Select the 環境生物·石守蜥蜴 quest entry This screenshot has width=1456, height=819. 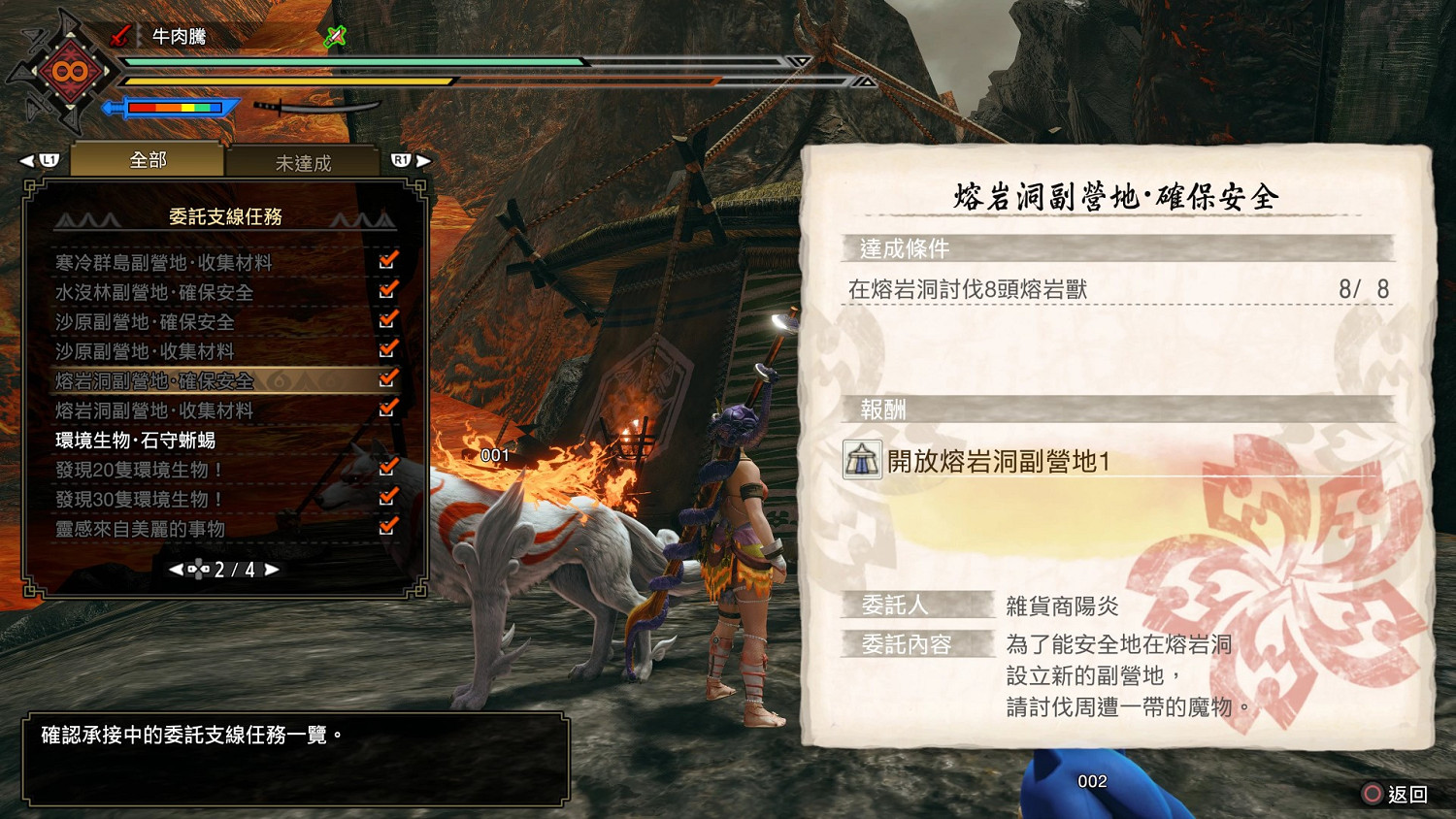pyautogui.click(x=136, y=440)
